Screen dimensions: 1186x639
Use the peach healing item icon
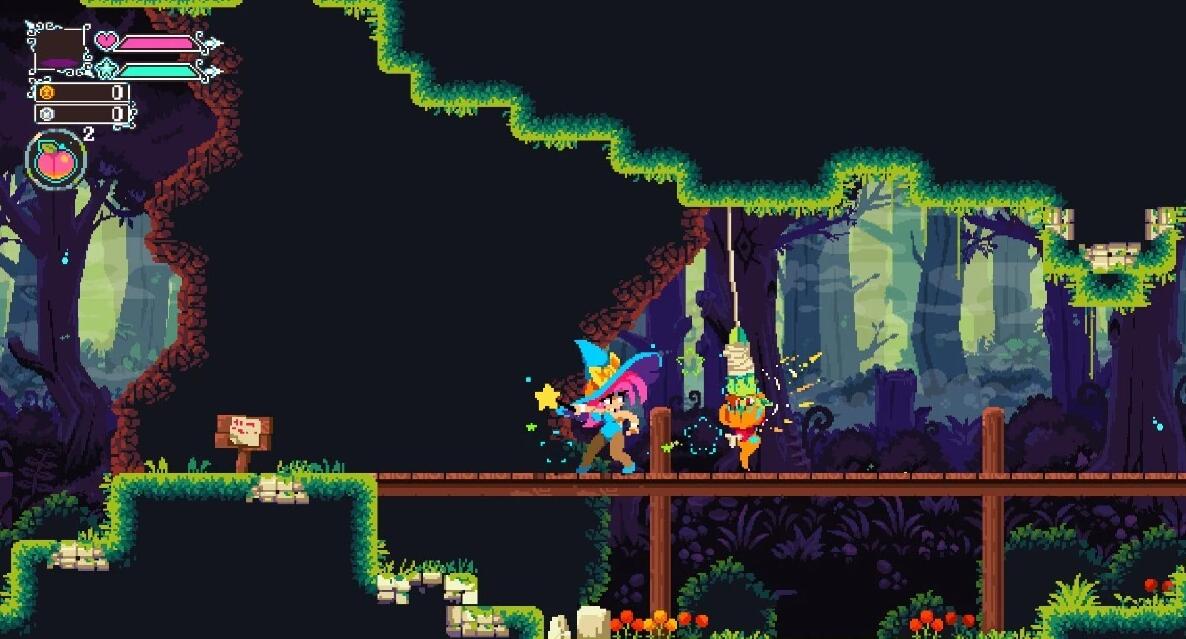[x=54, y=159]
